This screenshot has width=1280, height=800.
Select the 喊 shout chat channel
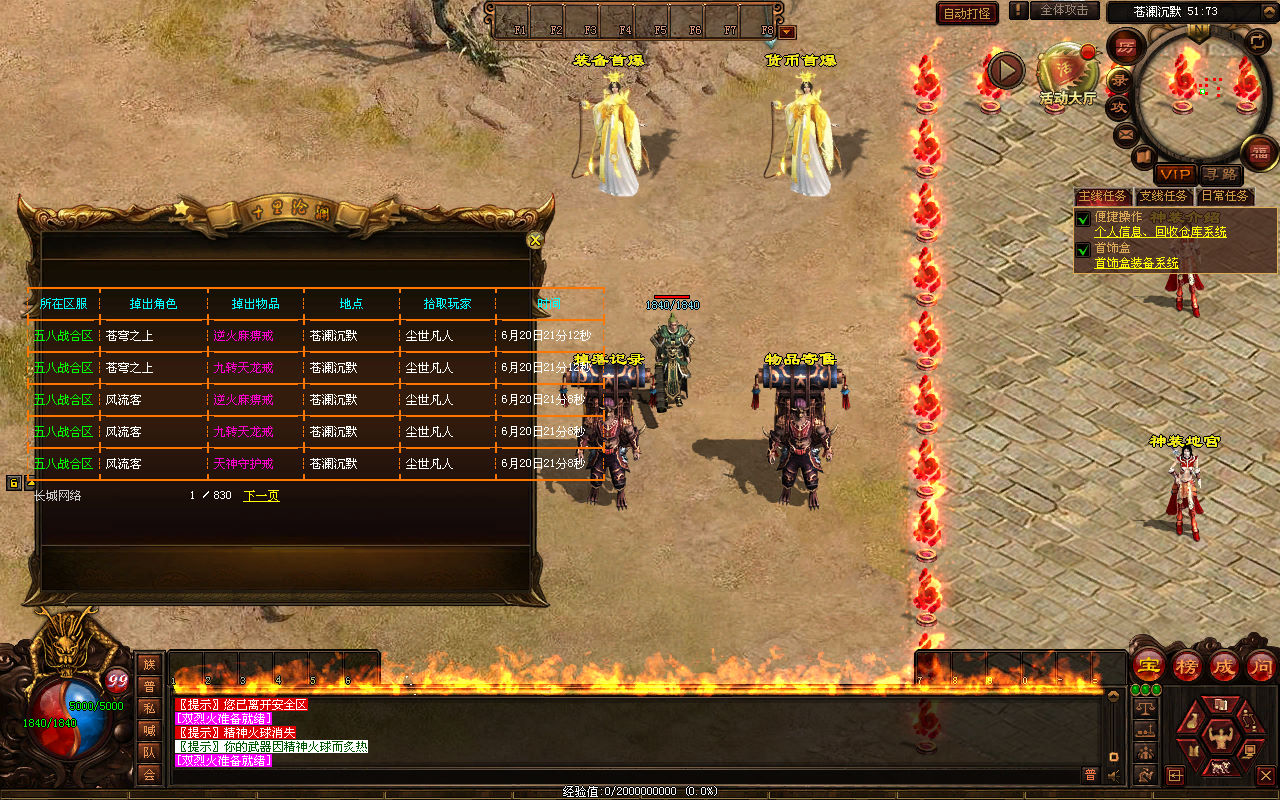tap(149, 730)
